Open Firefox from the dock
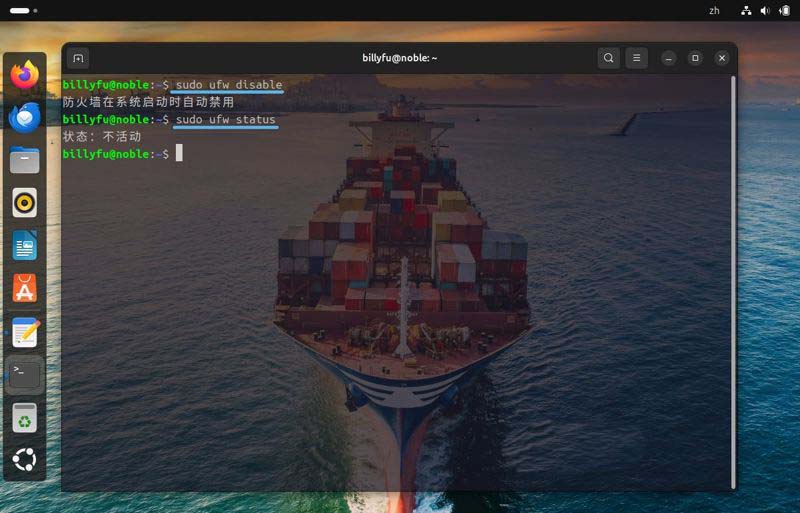Screen dimensions: 800x513 pos(25,74)
